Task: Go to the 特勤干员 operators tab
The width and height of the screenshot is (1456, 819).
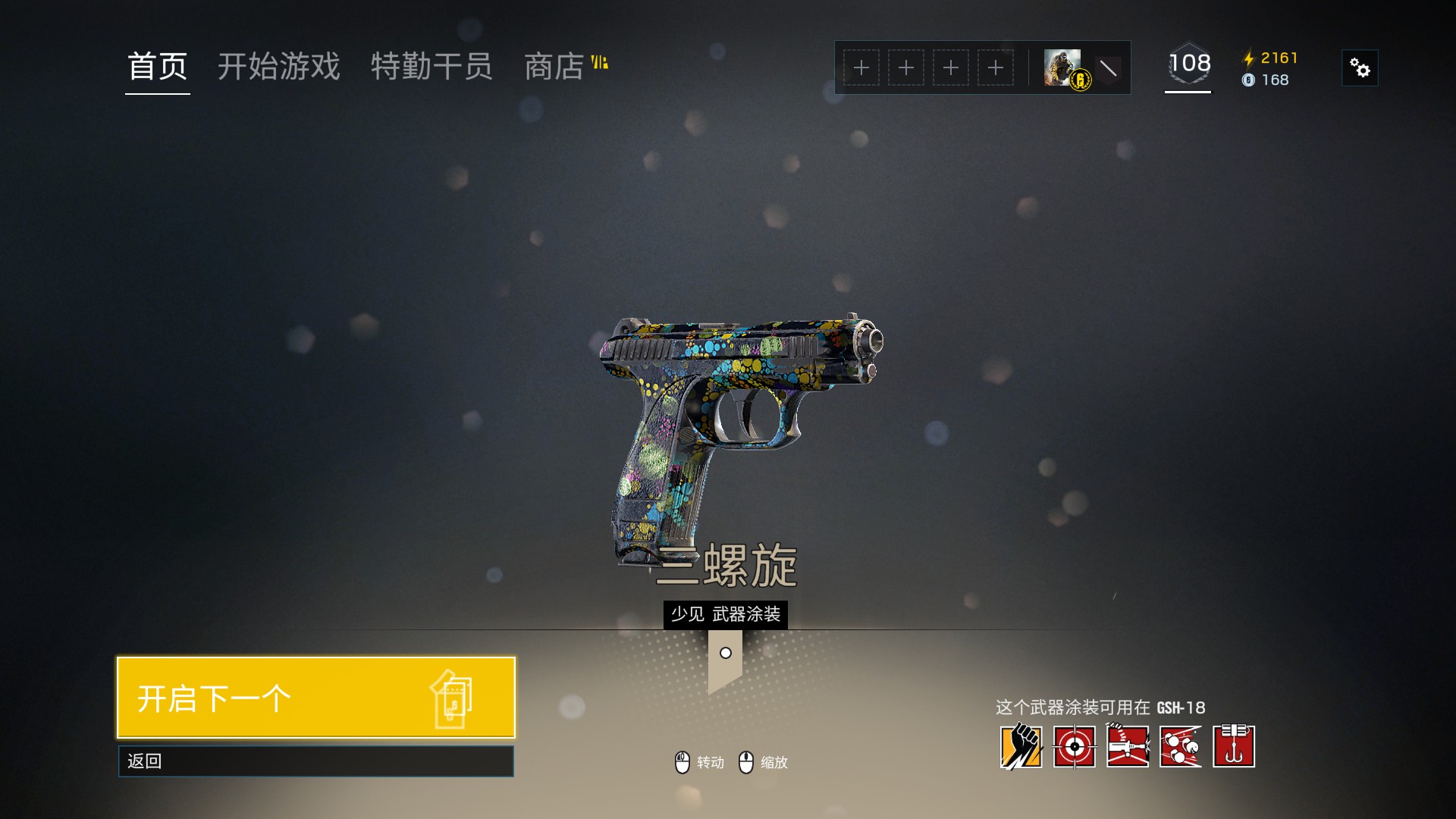Action: [x=431, y=67]
